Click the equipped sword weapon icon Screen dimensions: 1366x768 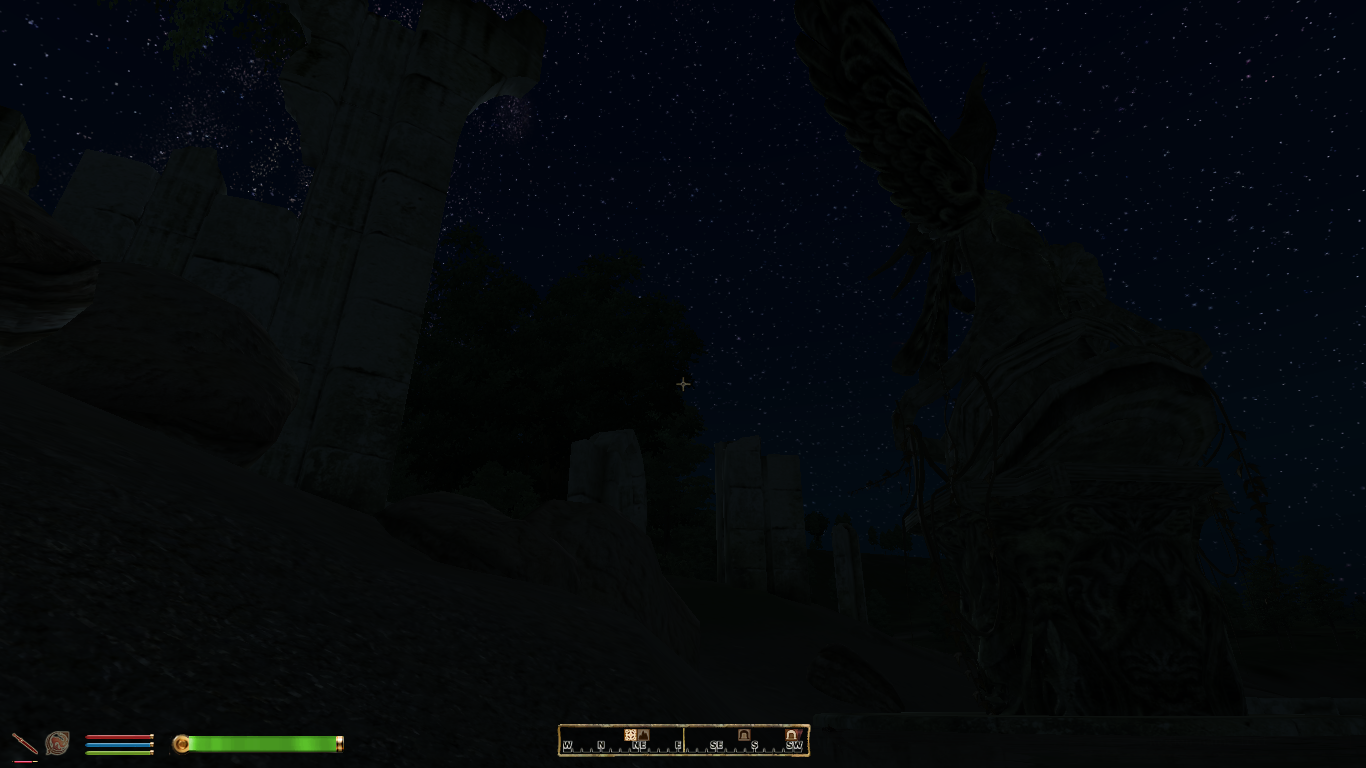[23, 743]
